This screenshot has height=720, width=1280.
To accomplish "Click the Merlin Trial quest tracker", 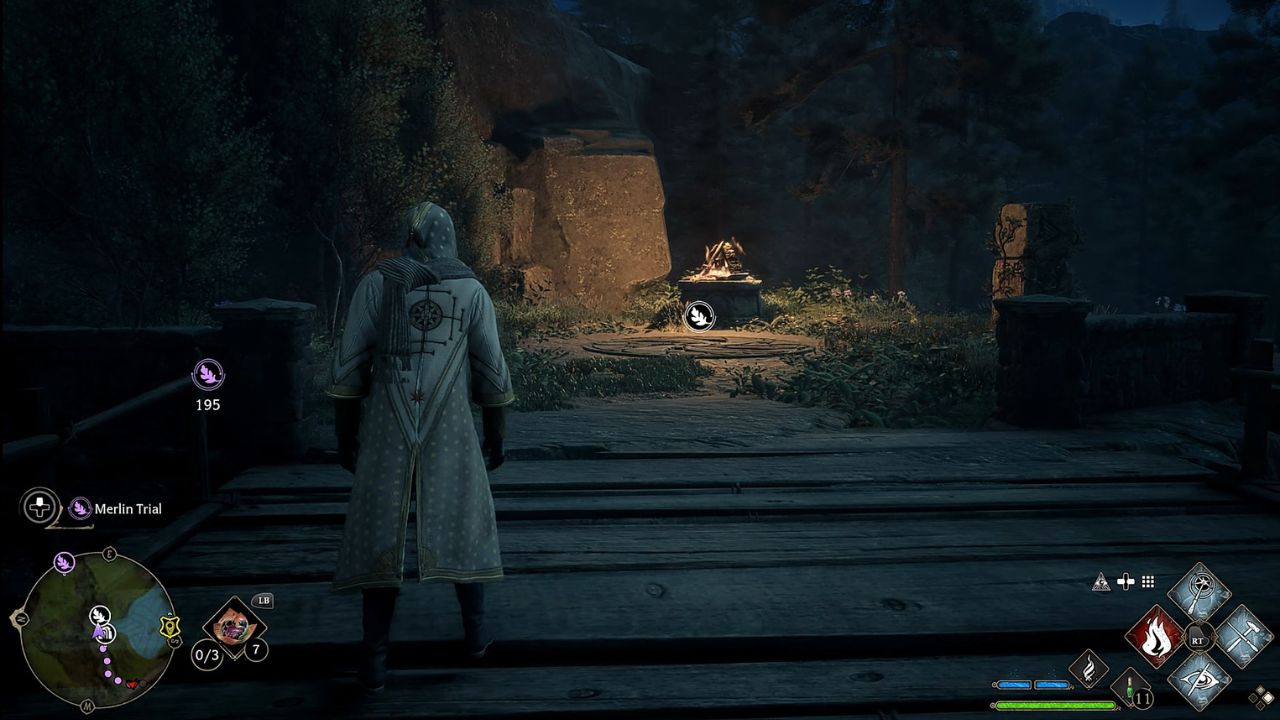I will coord(117,509).
